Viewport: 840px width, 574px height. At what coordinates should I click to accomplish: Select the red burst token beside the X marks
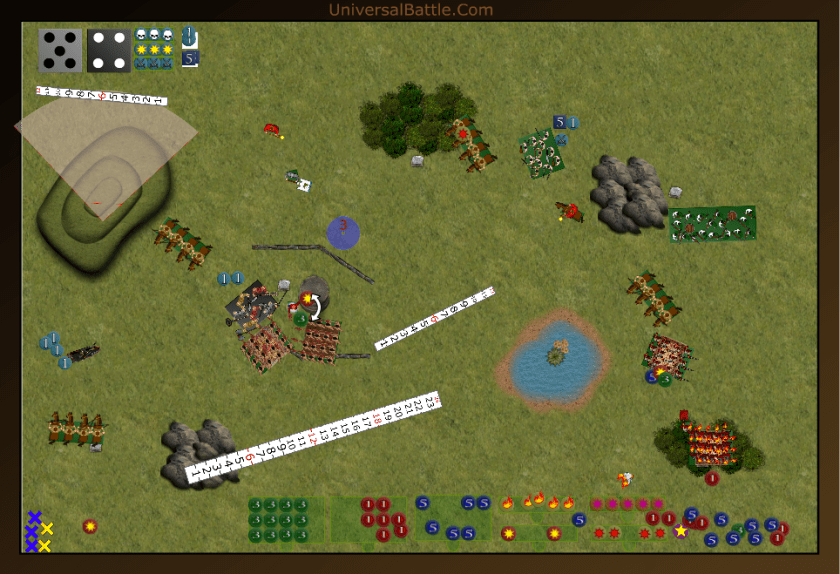[x=90, y=526]
